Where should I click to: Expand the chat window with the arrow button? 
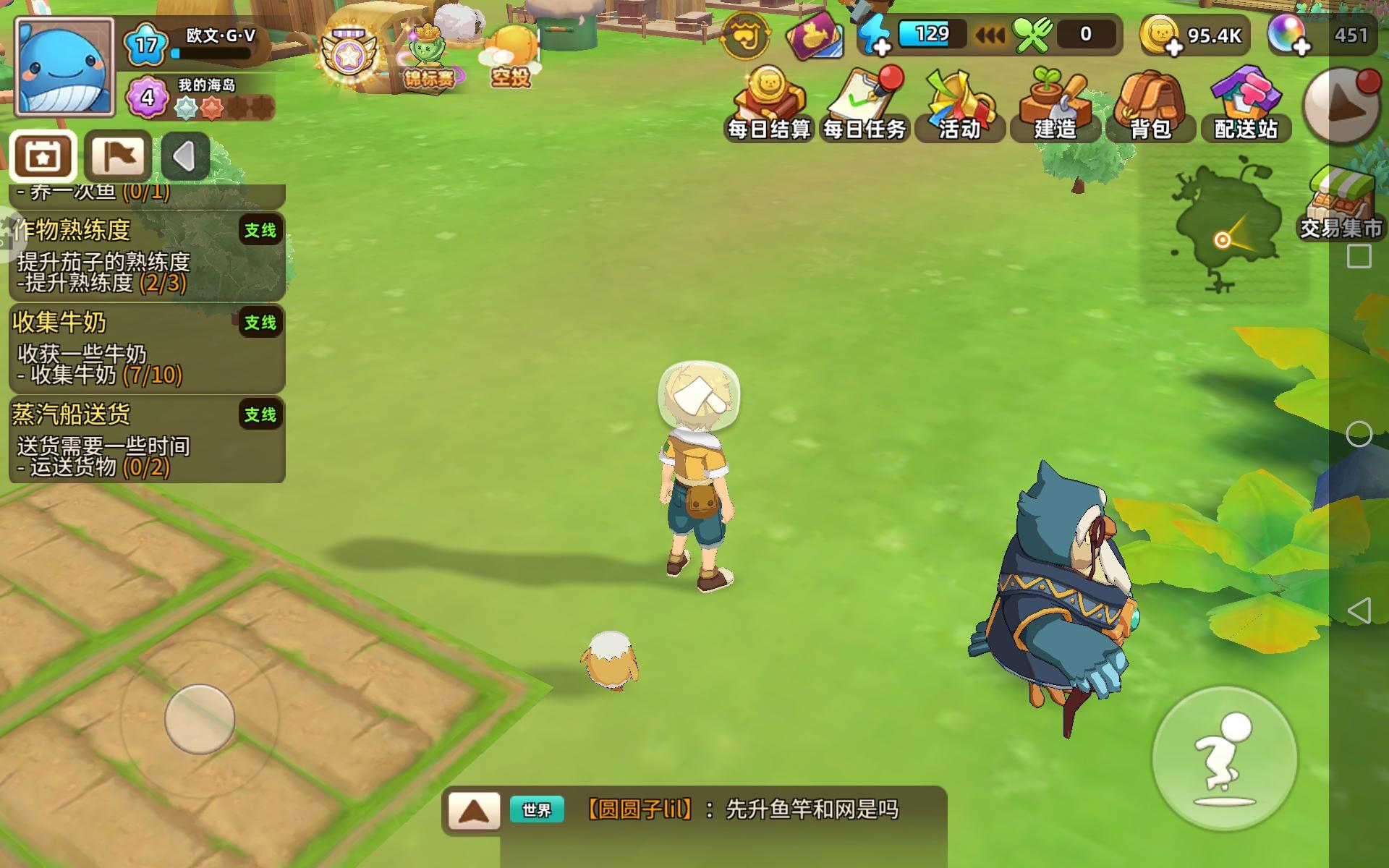click(474, 812)
